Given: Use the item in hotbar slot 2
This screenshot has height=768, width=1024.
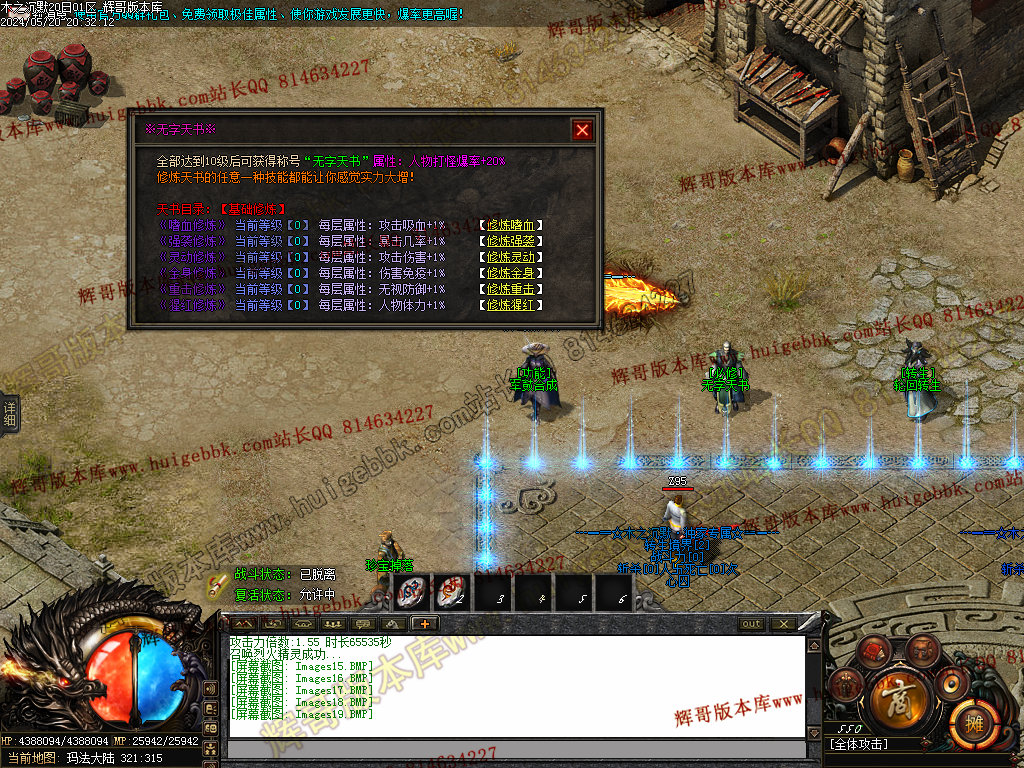Looking at the screenshot, I should 453,592.
